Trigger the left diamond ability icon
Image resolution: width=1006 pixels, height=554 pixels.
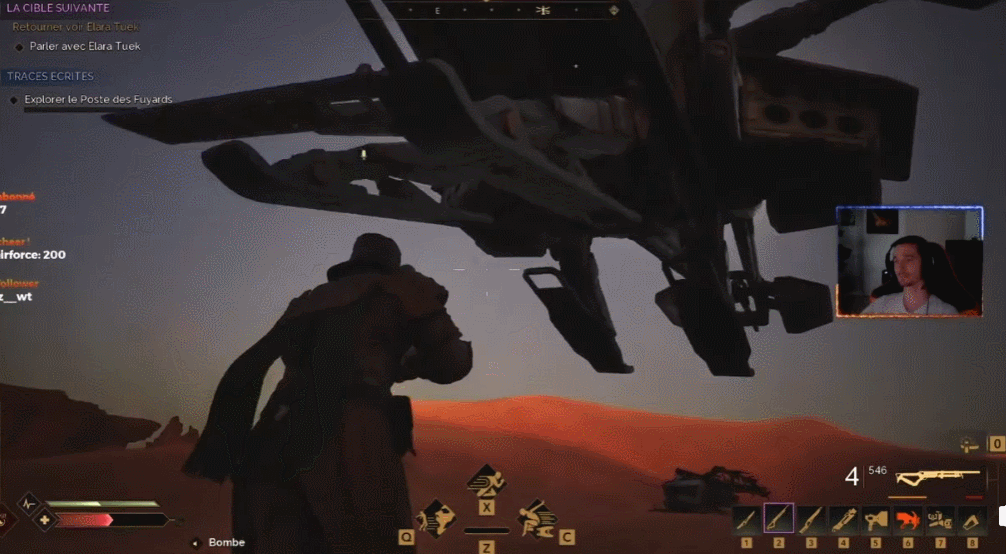click(x=436, y=517)
